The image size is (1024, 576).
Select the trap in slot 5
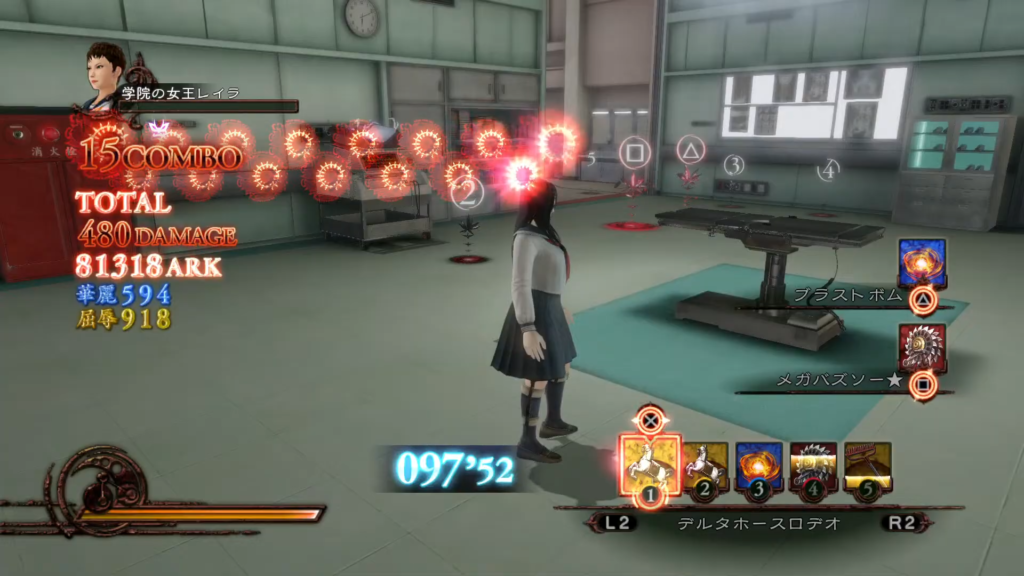pos(867,467)
